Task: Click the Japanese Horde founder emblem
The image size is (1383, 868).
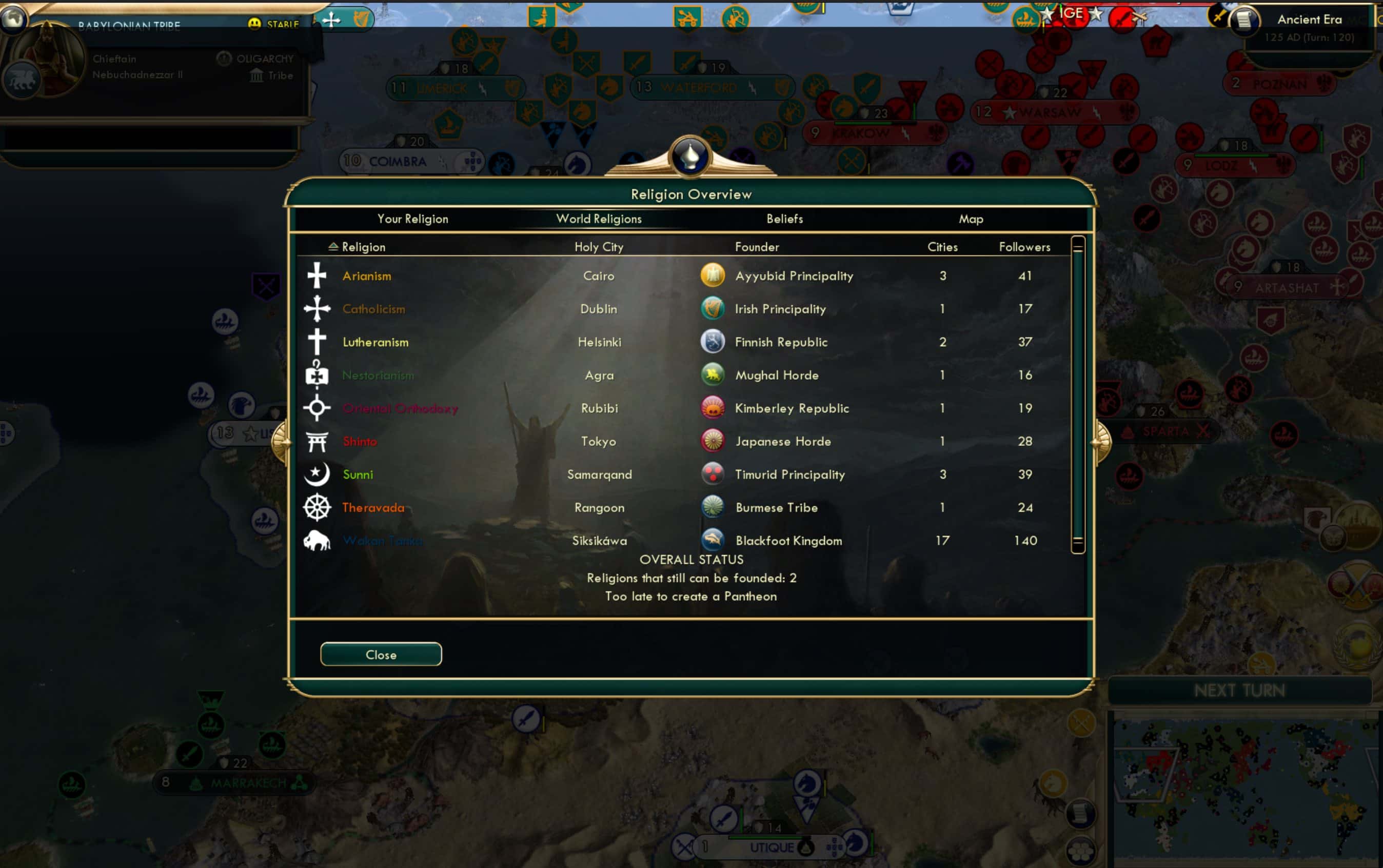Action: [713, 441]
